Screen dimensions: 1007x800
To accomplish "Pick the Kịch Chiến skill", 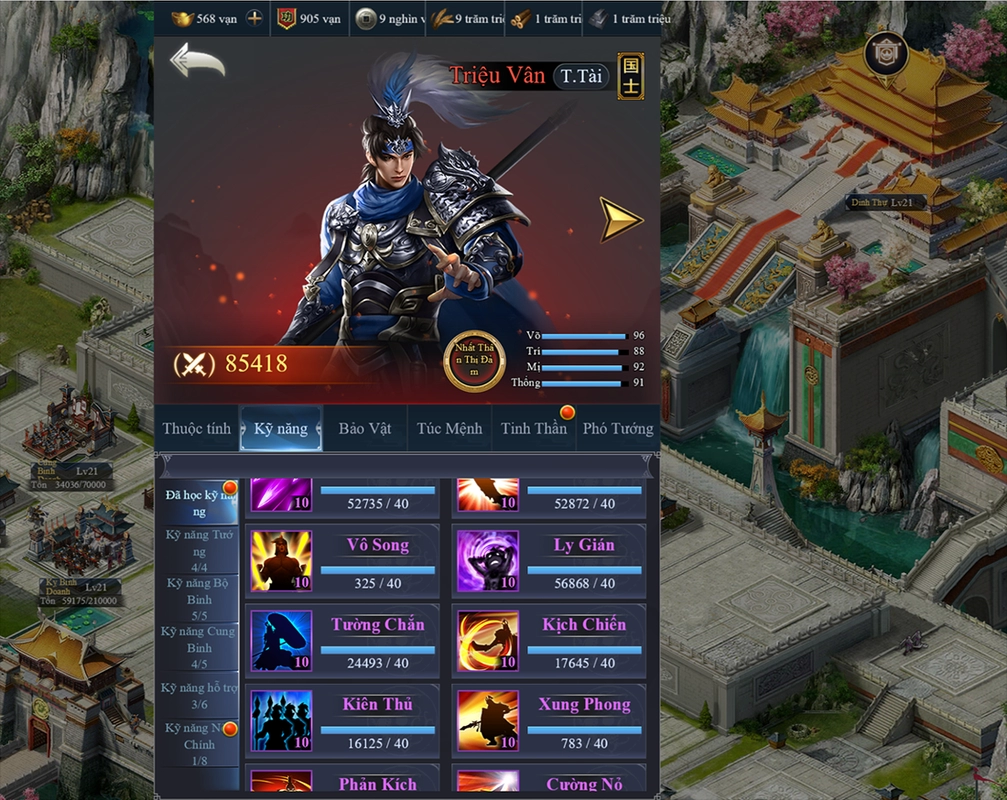I will click(x=549, y=641).
